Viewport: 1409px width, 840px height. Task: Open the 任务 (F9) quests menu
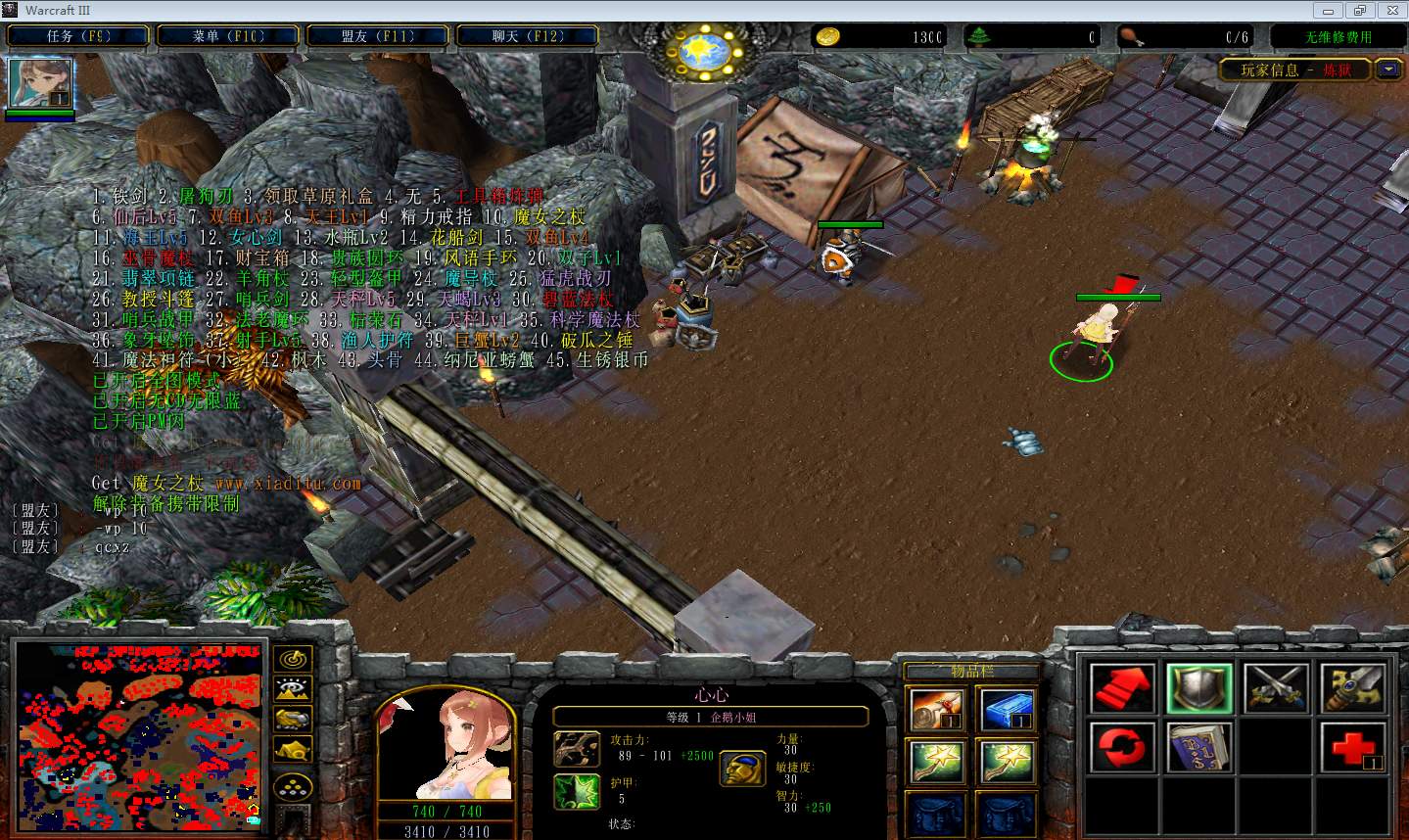click(78, 36)
